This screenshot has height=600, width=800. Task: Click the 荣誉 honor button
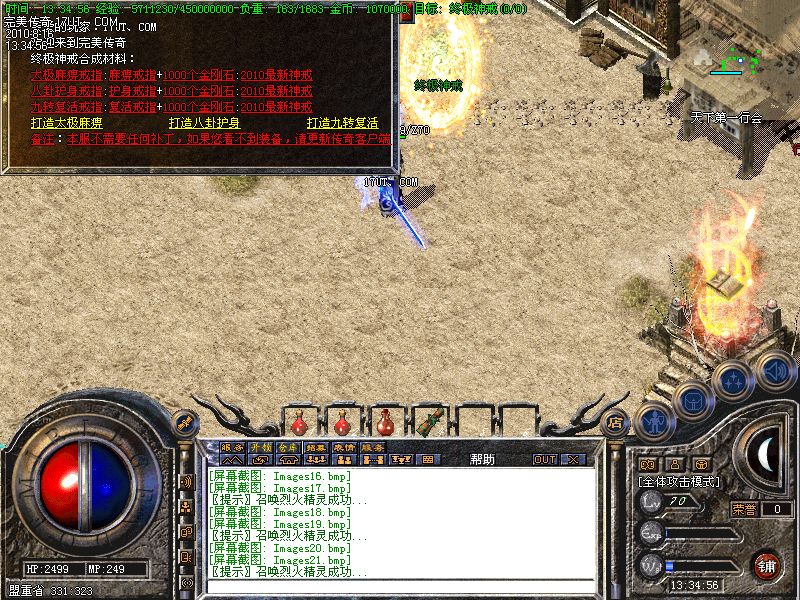(x=743, y=509)
